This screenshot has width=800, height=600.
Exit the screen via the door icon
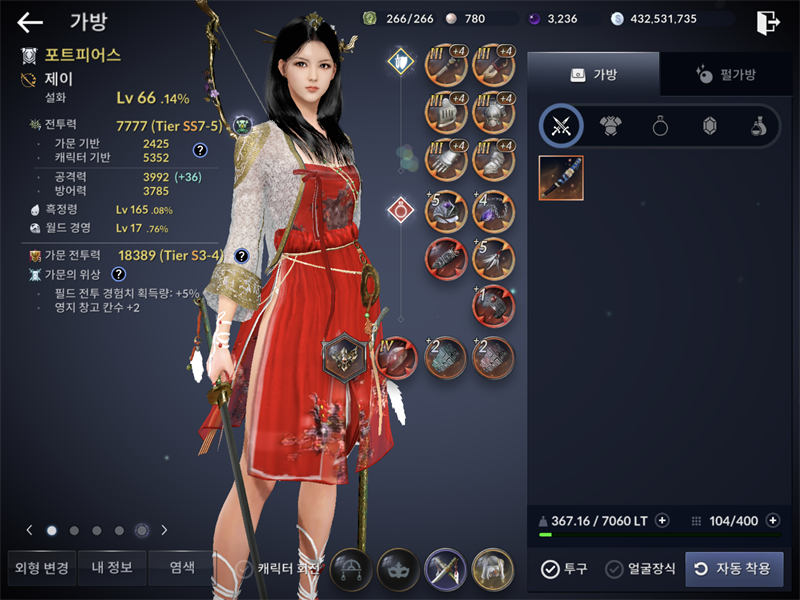768,22
